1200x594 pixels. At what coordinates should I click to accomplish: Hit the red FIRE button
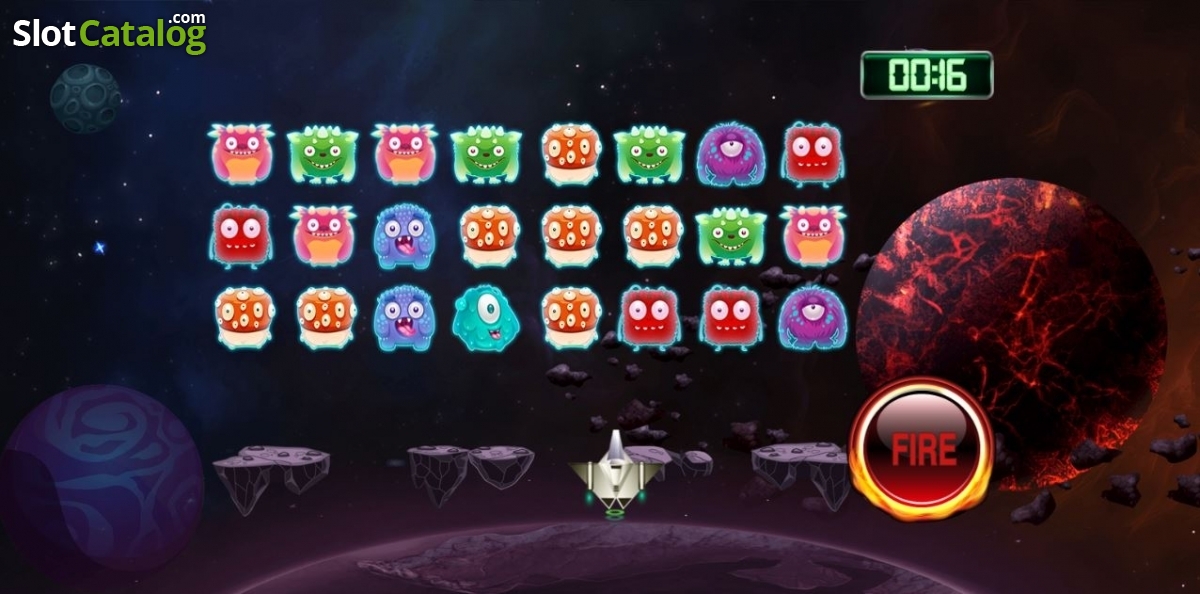[x=920, y=449]
